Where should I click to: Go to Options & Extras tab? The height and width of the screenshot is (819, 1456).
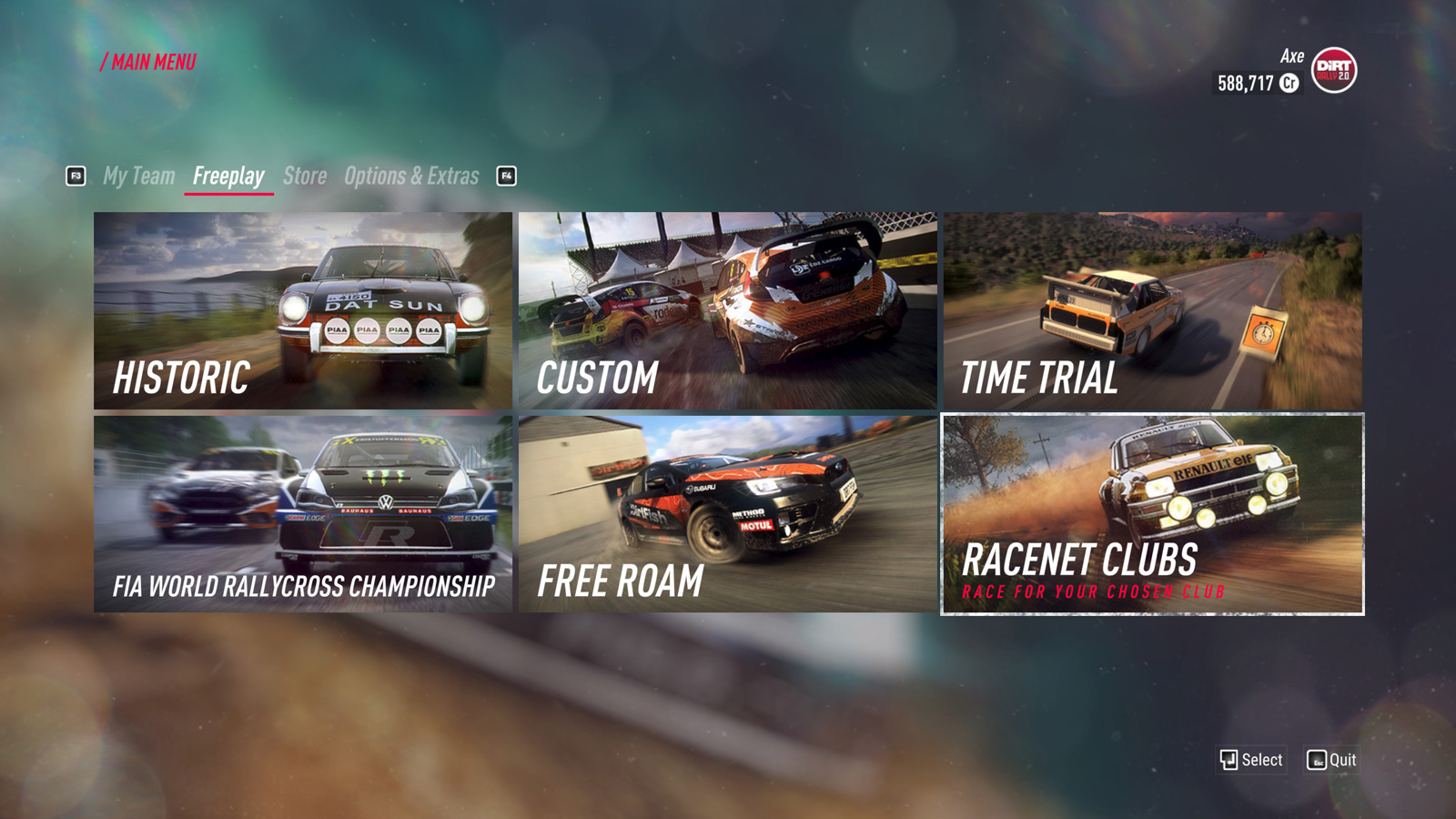coord(411,176)
